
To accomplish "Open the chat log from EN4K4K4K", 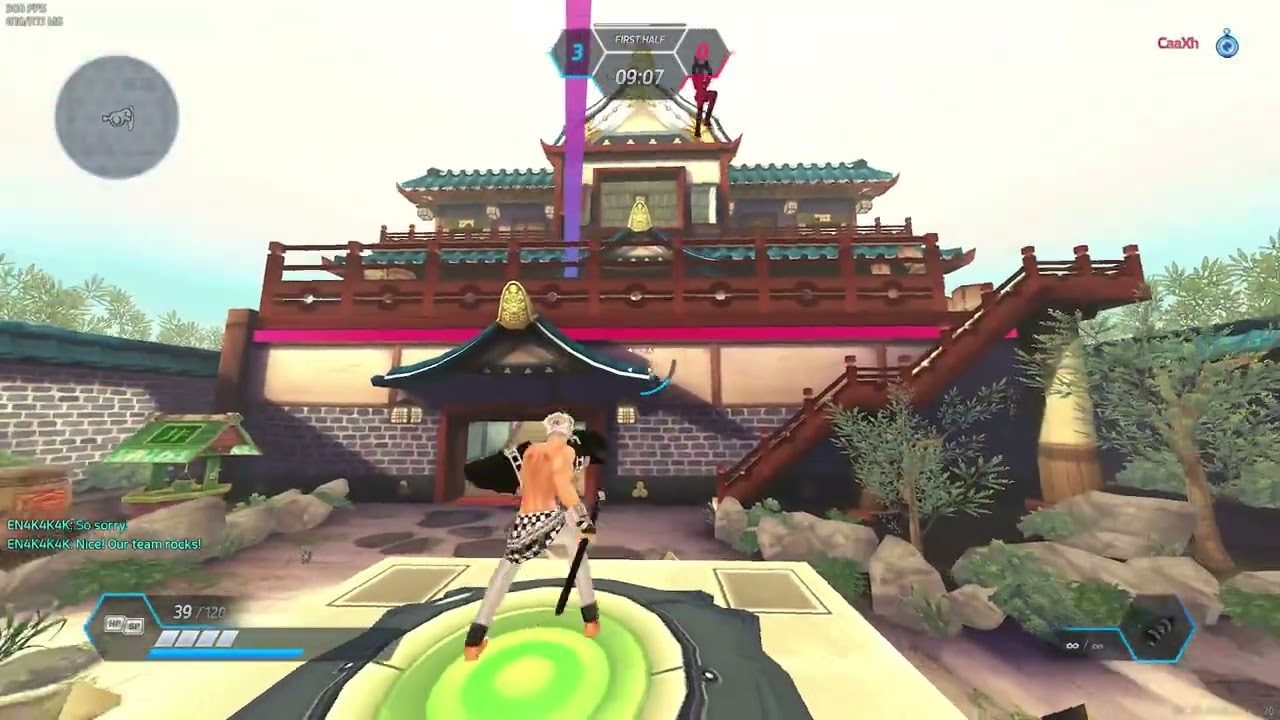I will 104,535.
